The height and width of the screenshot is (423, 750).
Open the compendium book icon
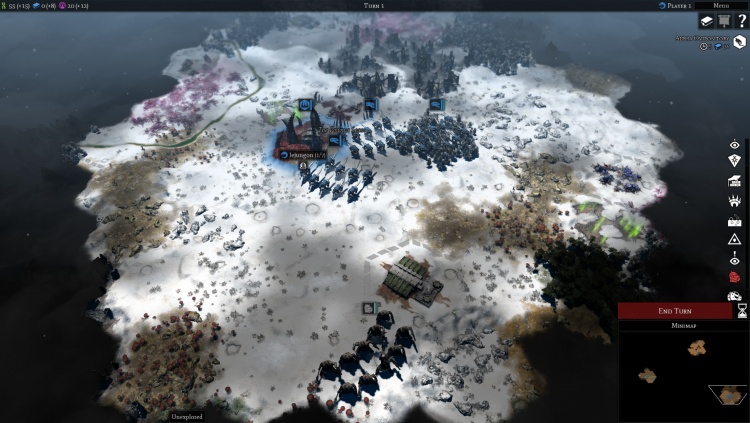704,21
